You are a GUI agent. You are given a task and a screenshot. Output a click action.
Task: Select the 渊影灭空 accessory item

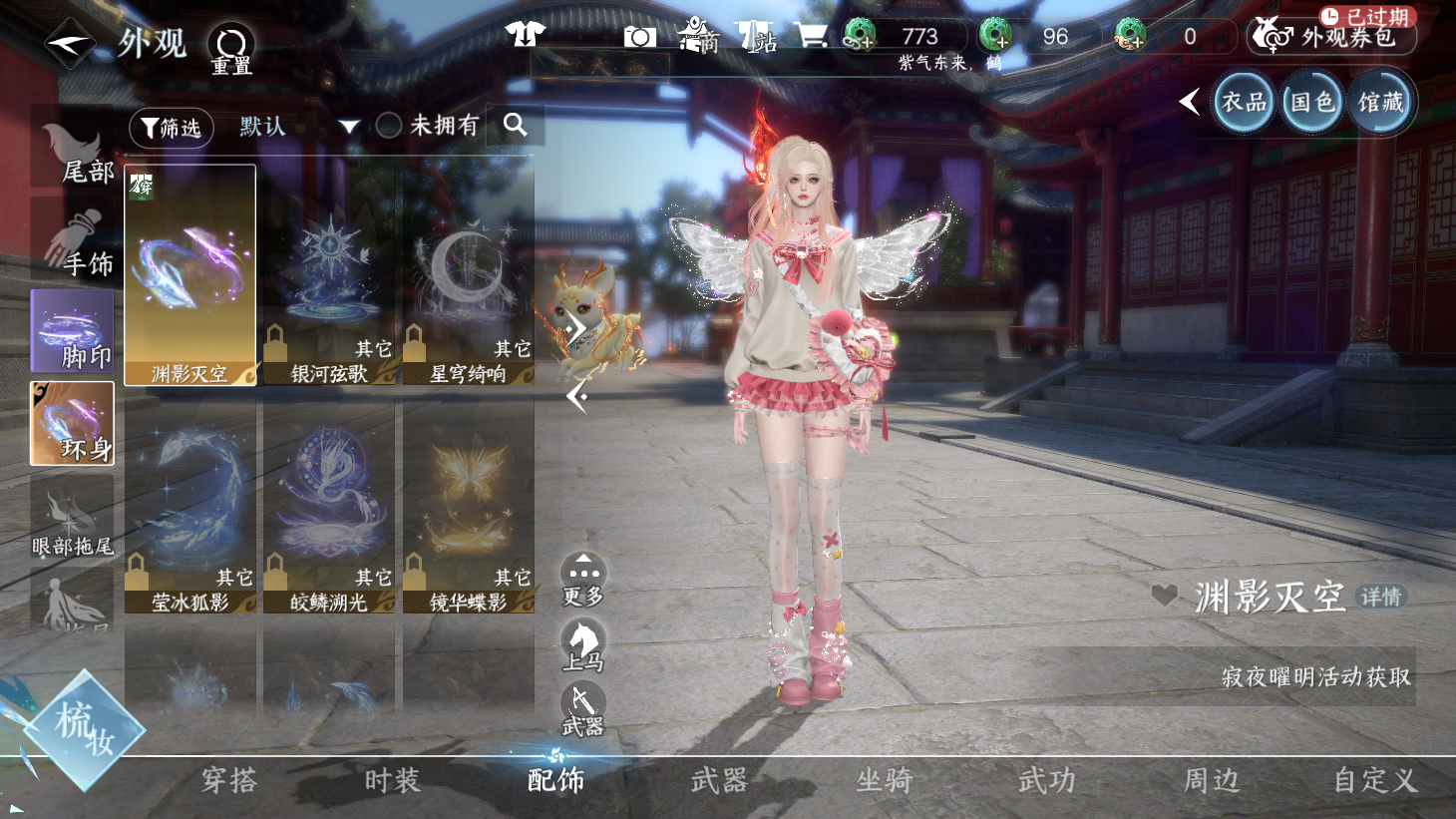point(189,274)
